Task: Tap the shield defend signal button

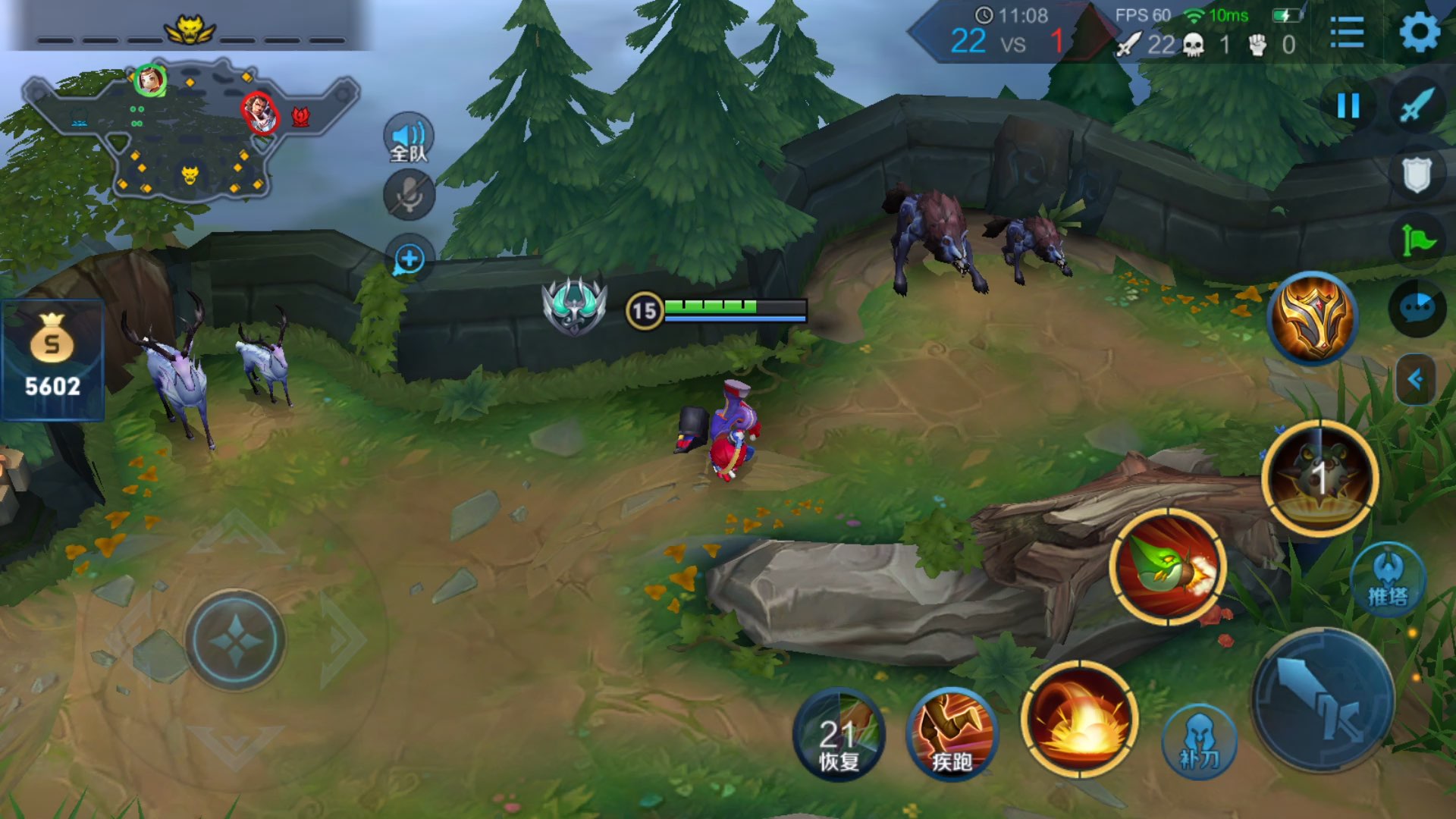Action: coord(1417,175)
